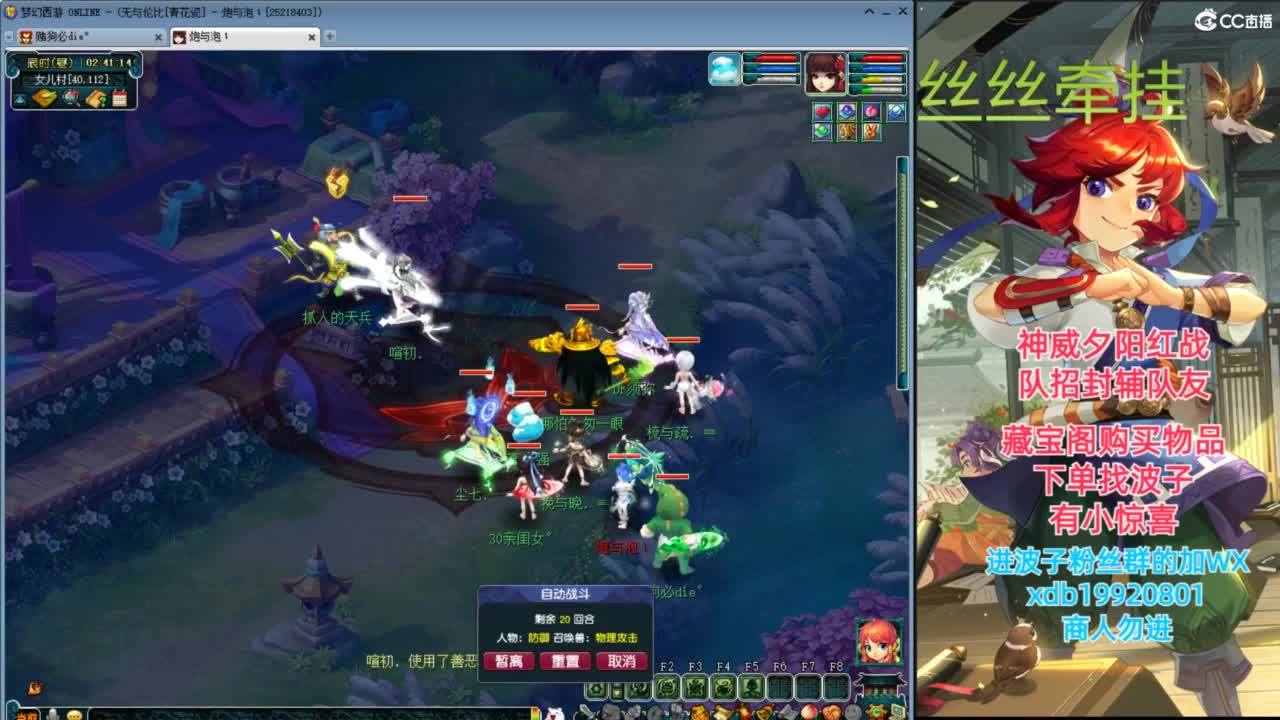Collapse the location panel with its triangle arrow

point(20,98)
